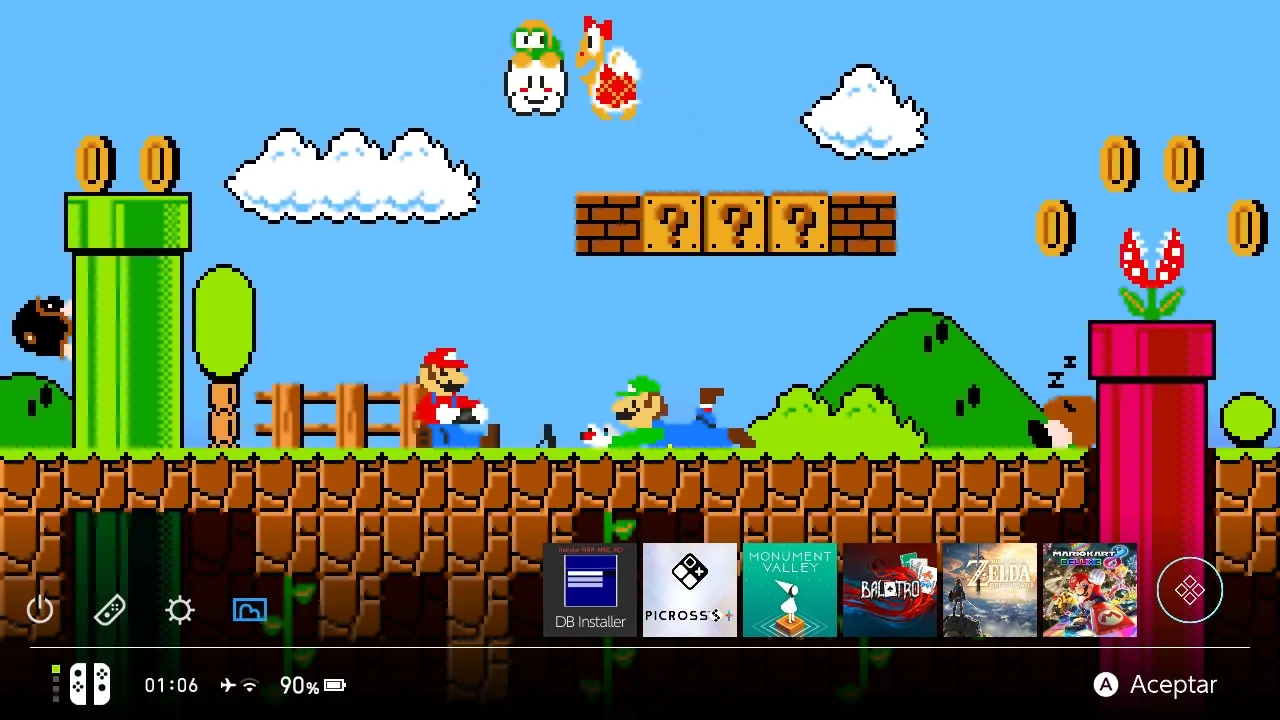Open the All Software circular button
Image resolution: width=1280 pixels, height=720 pixels.
pyautogui.click(x=1190, y=590)
